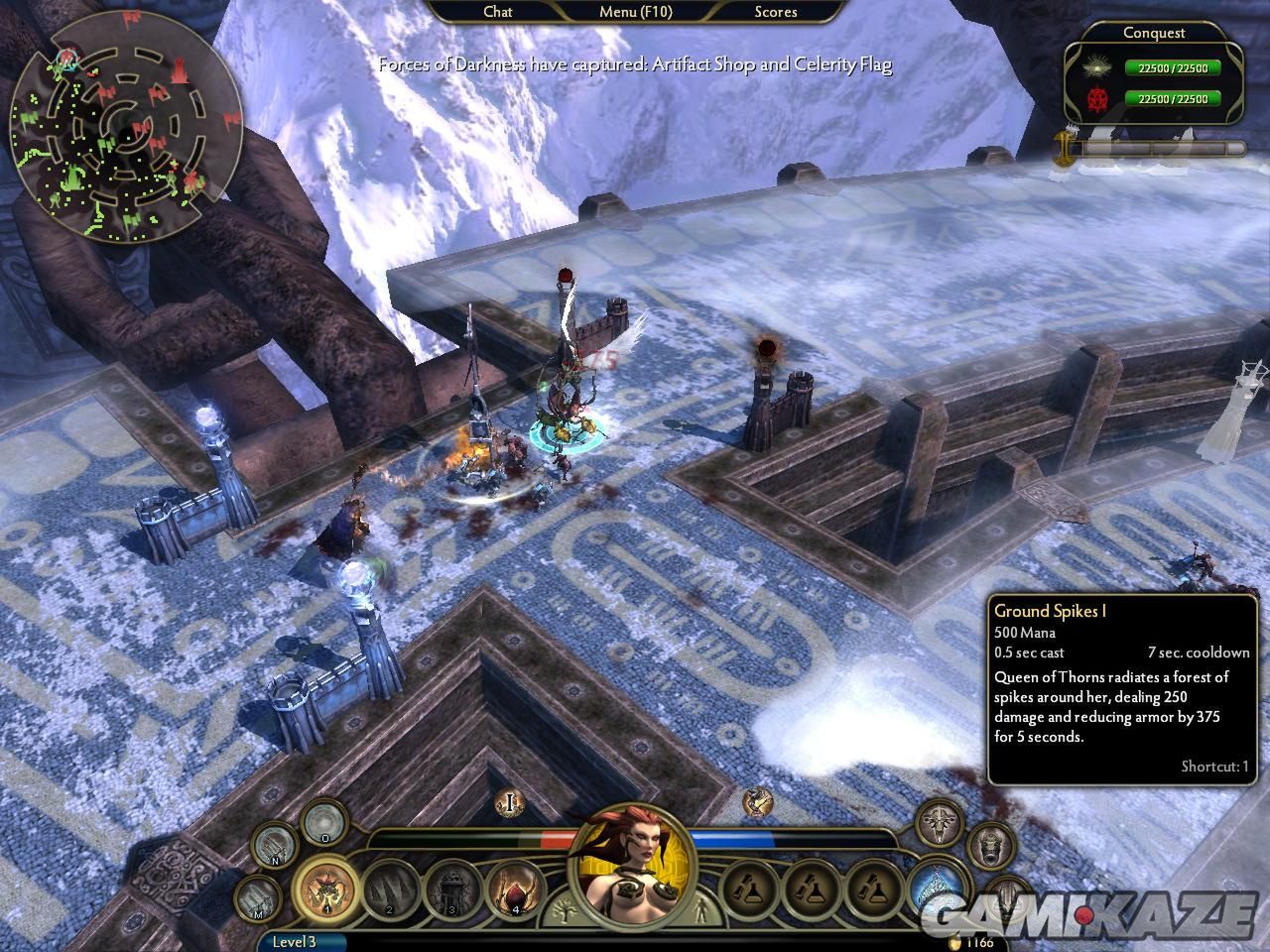Image resolution: width=1270 pixels, height=952 pixels.
Task: Select the round button labeled O
Action: click(x=323, y=823)
